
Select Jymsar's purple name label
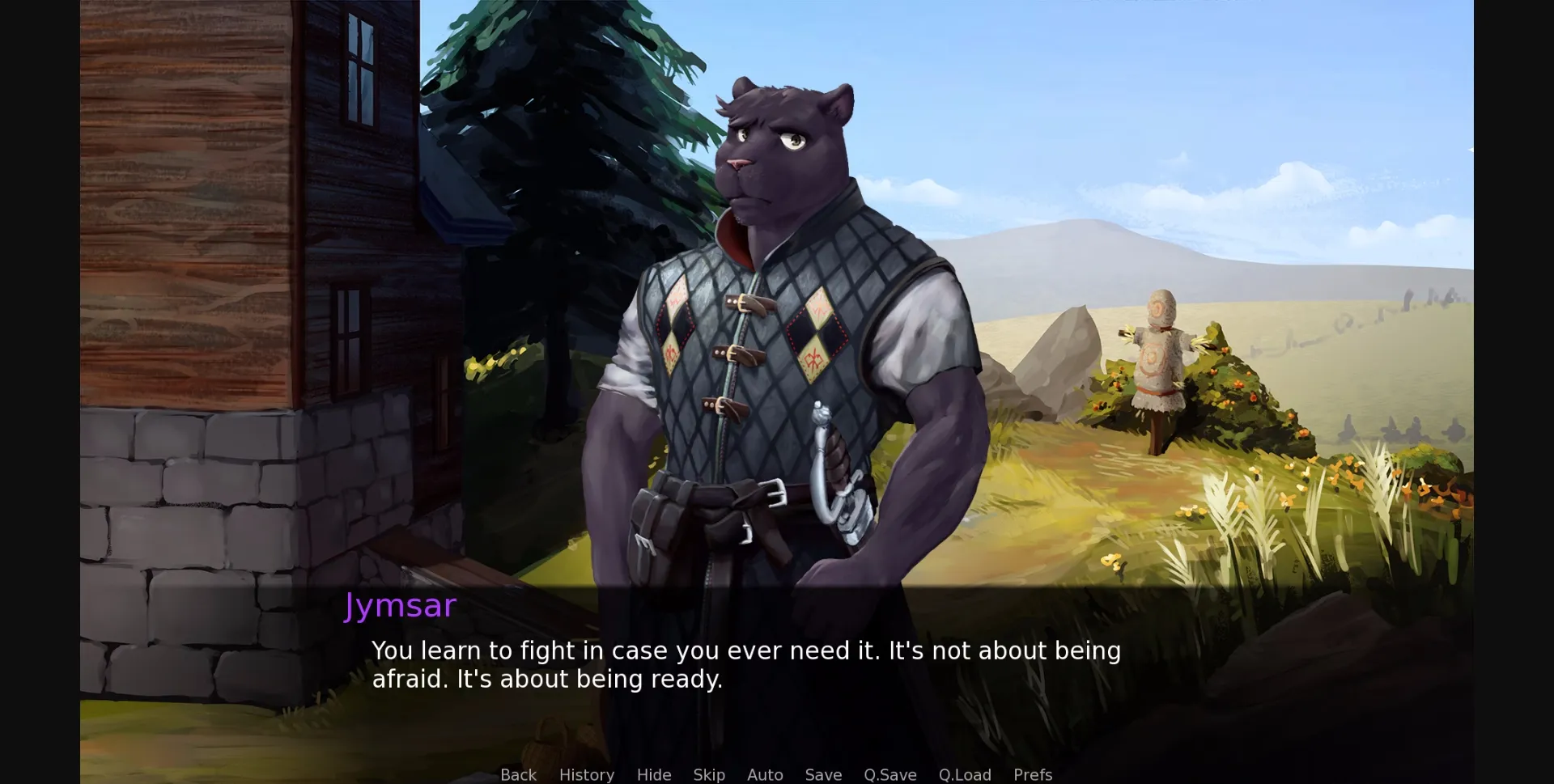point(400,605)
